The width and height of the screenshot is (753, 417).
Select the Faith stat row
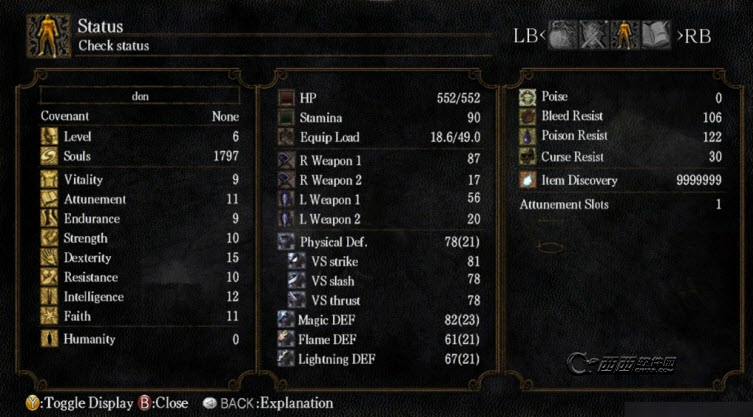(140, 315)
